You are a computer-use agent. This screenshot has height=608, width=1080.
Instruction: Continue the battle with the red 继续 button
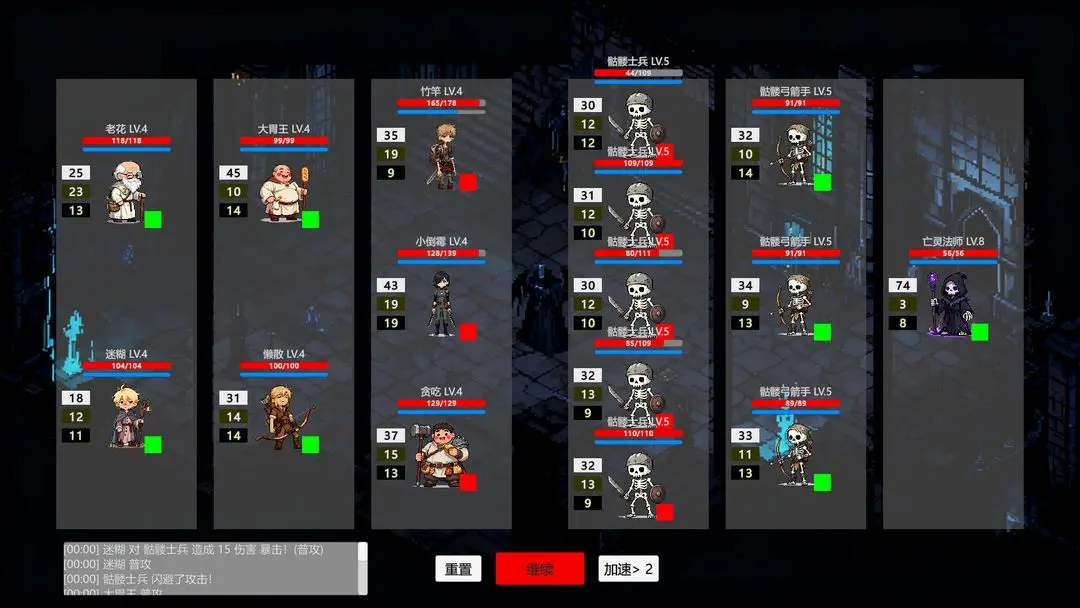pos(540,569)
